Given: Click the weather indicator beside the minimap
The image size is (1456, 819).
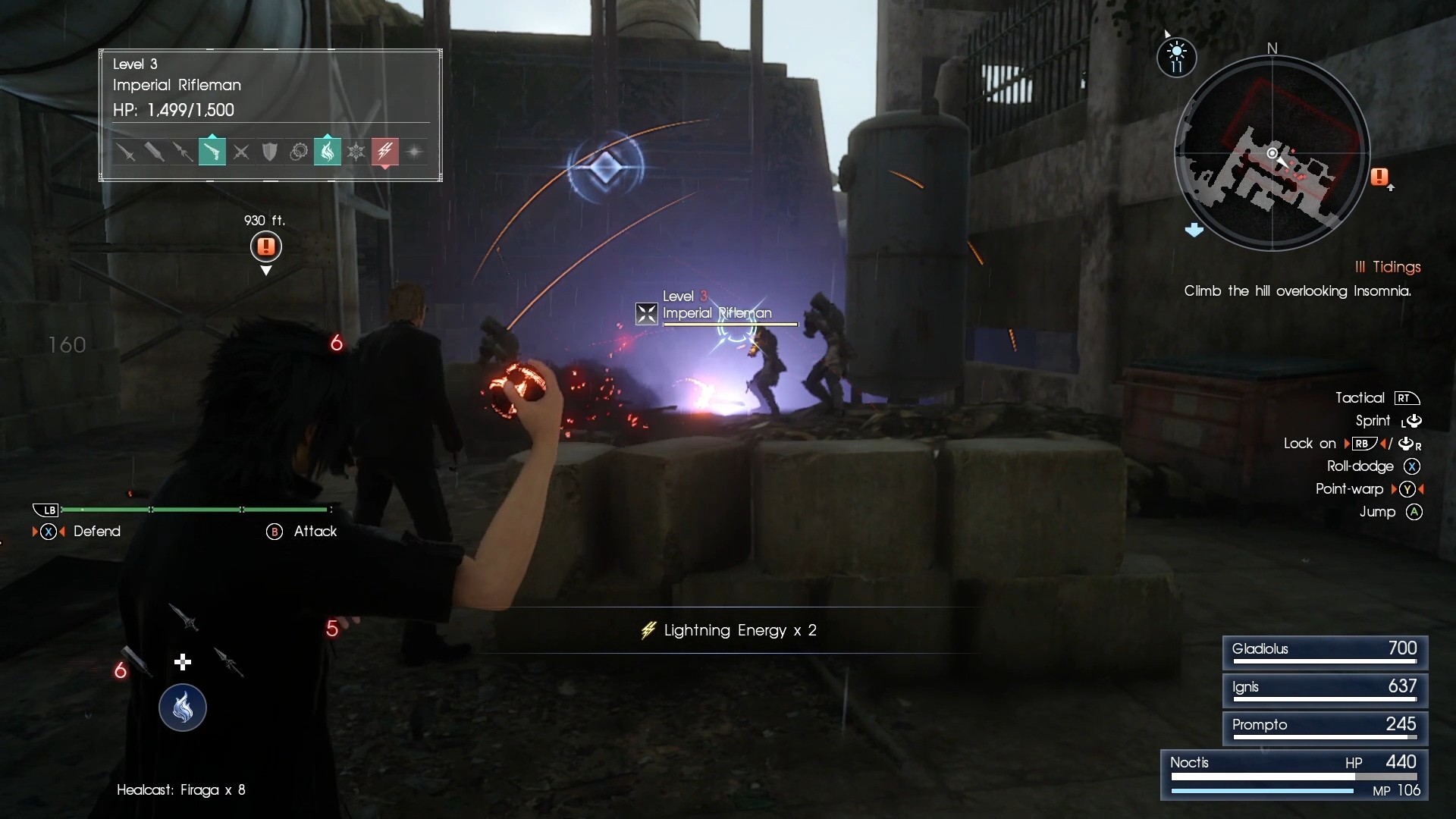Looking at the screenshot, I should click(1177, 58).
